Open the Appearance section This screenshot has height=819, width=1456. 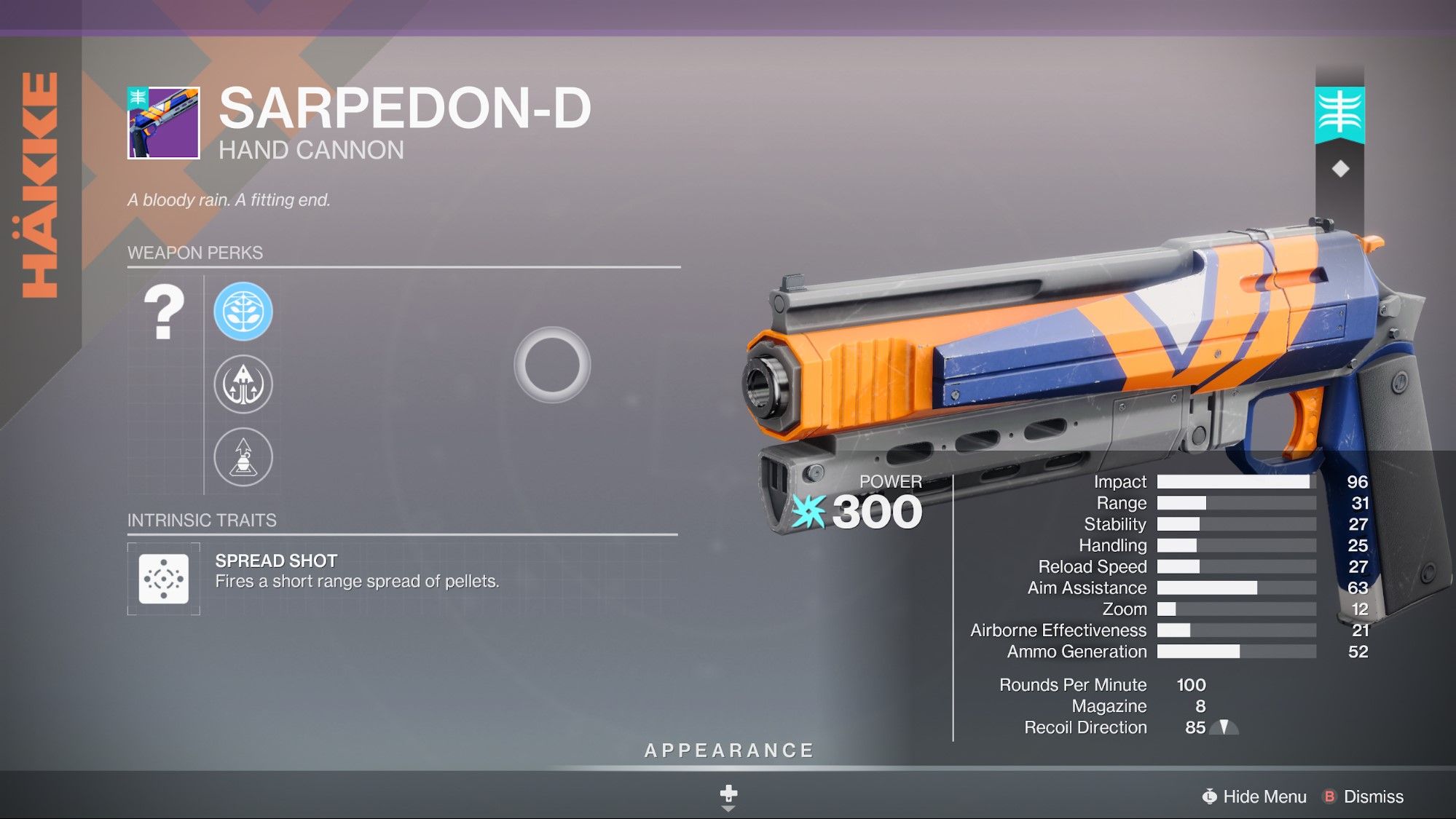coord(728,751)
